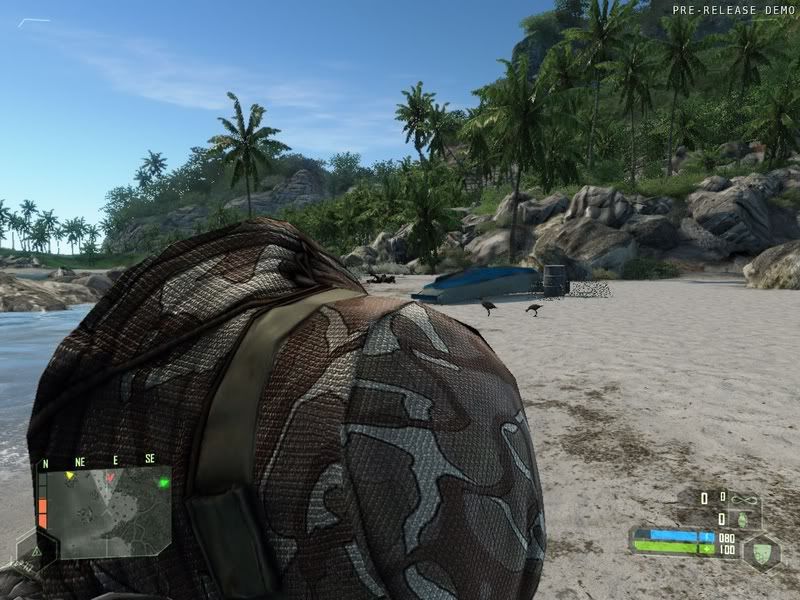Select the armor shield suit mode icon
Viewport: 800px width, 600px height.
click(760, 550)
